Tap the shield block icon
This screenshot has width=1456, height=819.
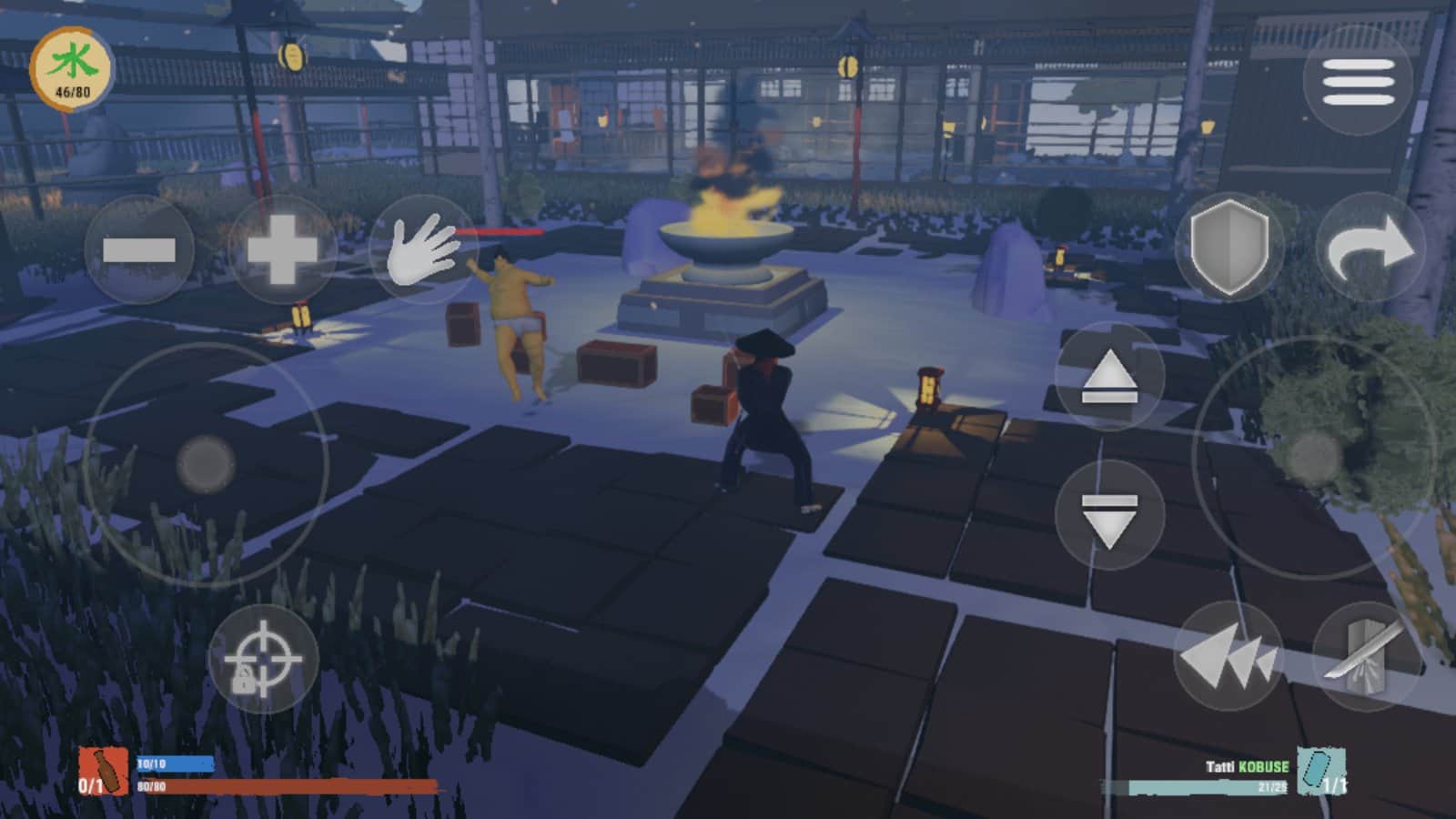[1228, 246]
